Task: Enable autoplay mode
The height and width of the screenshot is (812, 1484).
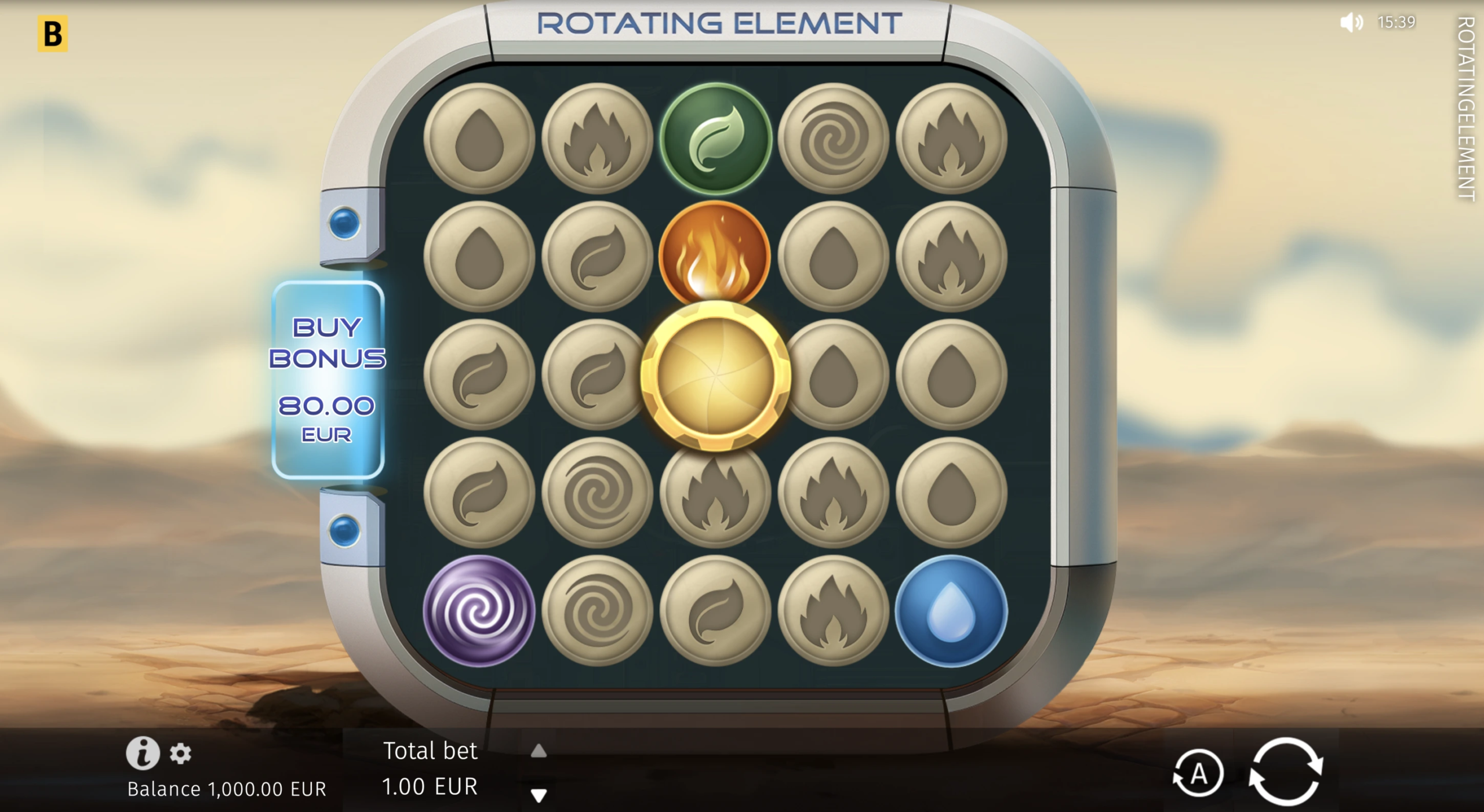Action: [x=1198, y=774]
